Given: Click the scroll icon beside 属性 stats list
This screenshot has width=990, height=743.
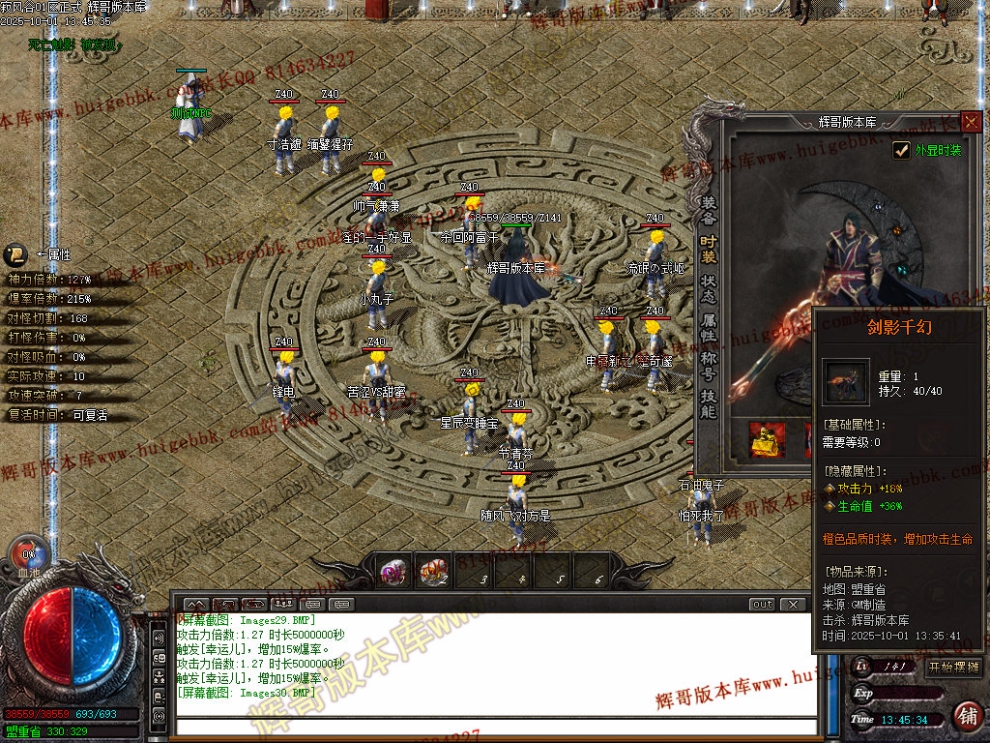Looking at the screenshot, I should click(15, 254).
